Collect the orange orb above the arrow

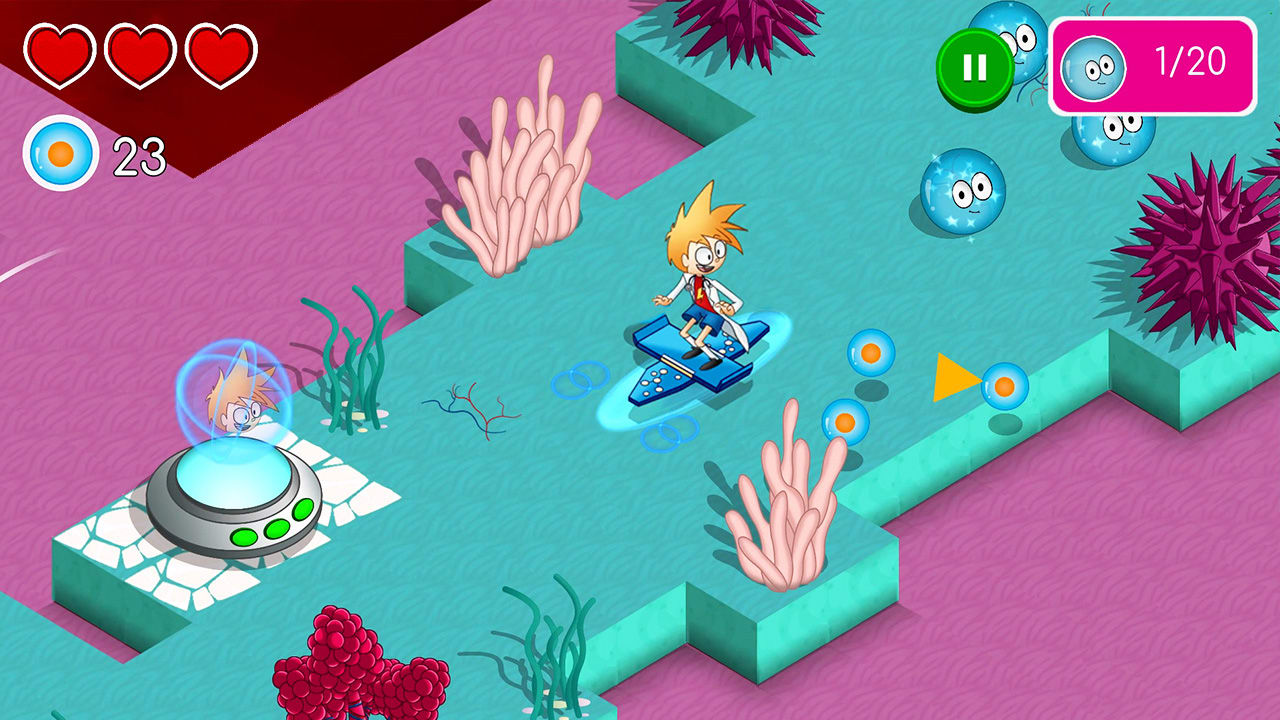click(x=870, y=354)
